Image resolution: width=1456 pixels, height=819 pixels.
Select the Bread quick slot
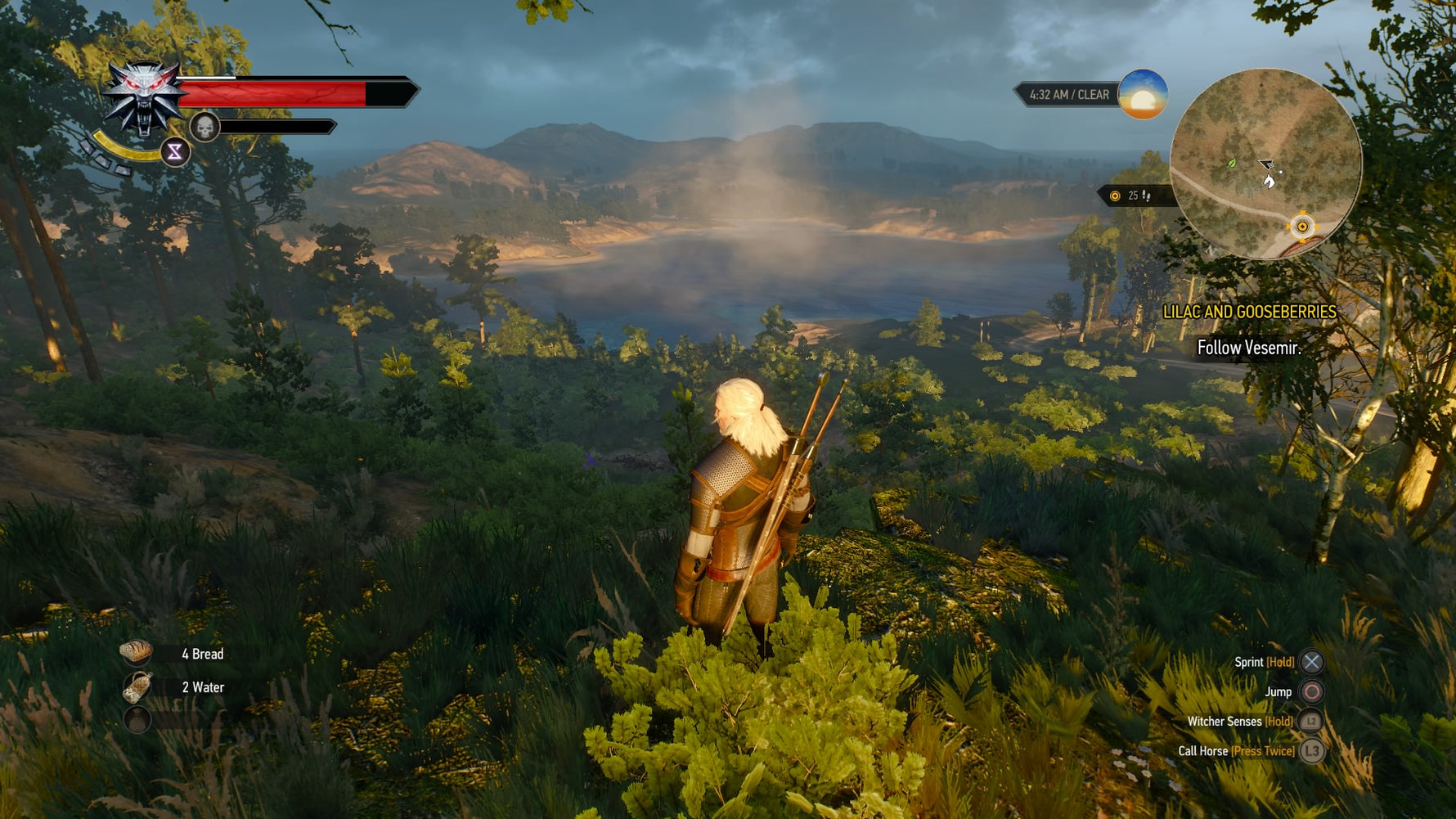click(137, 652)
